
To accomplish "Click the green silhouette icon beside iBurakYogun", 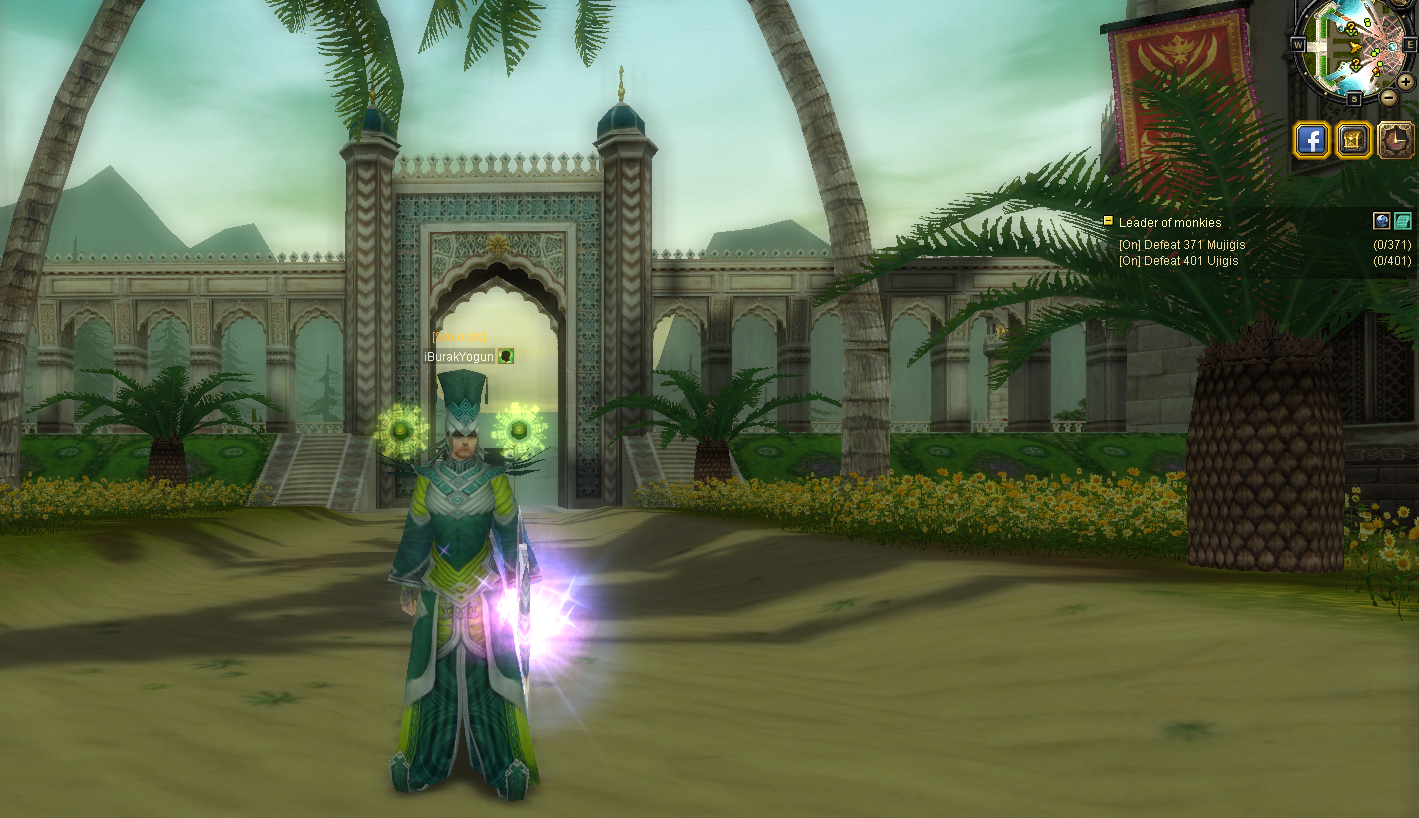I will pos(506,356).
